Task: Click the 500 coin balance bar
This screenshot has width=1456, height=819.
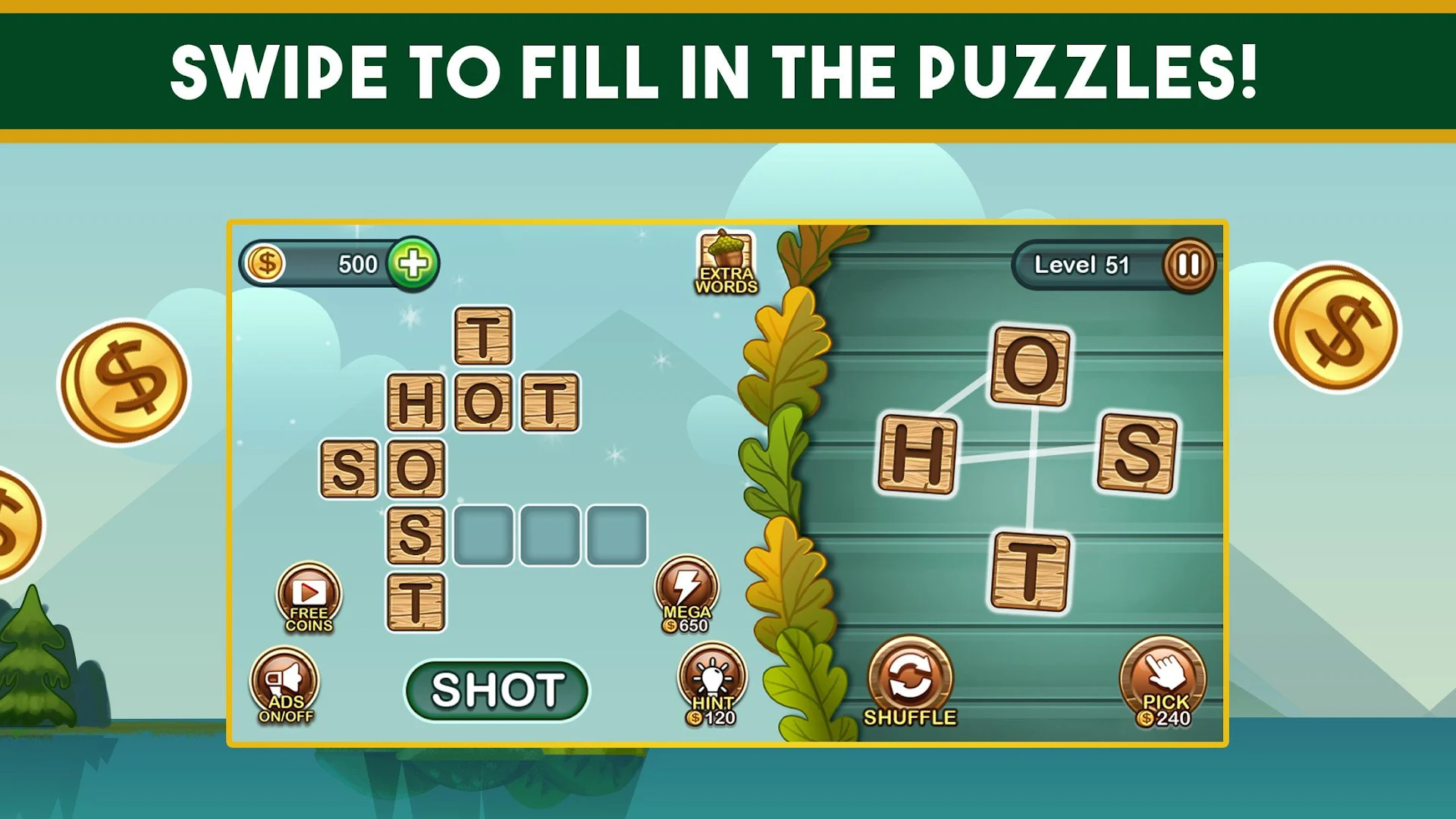Action: click(341, 263)
